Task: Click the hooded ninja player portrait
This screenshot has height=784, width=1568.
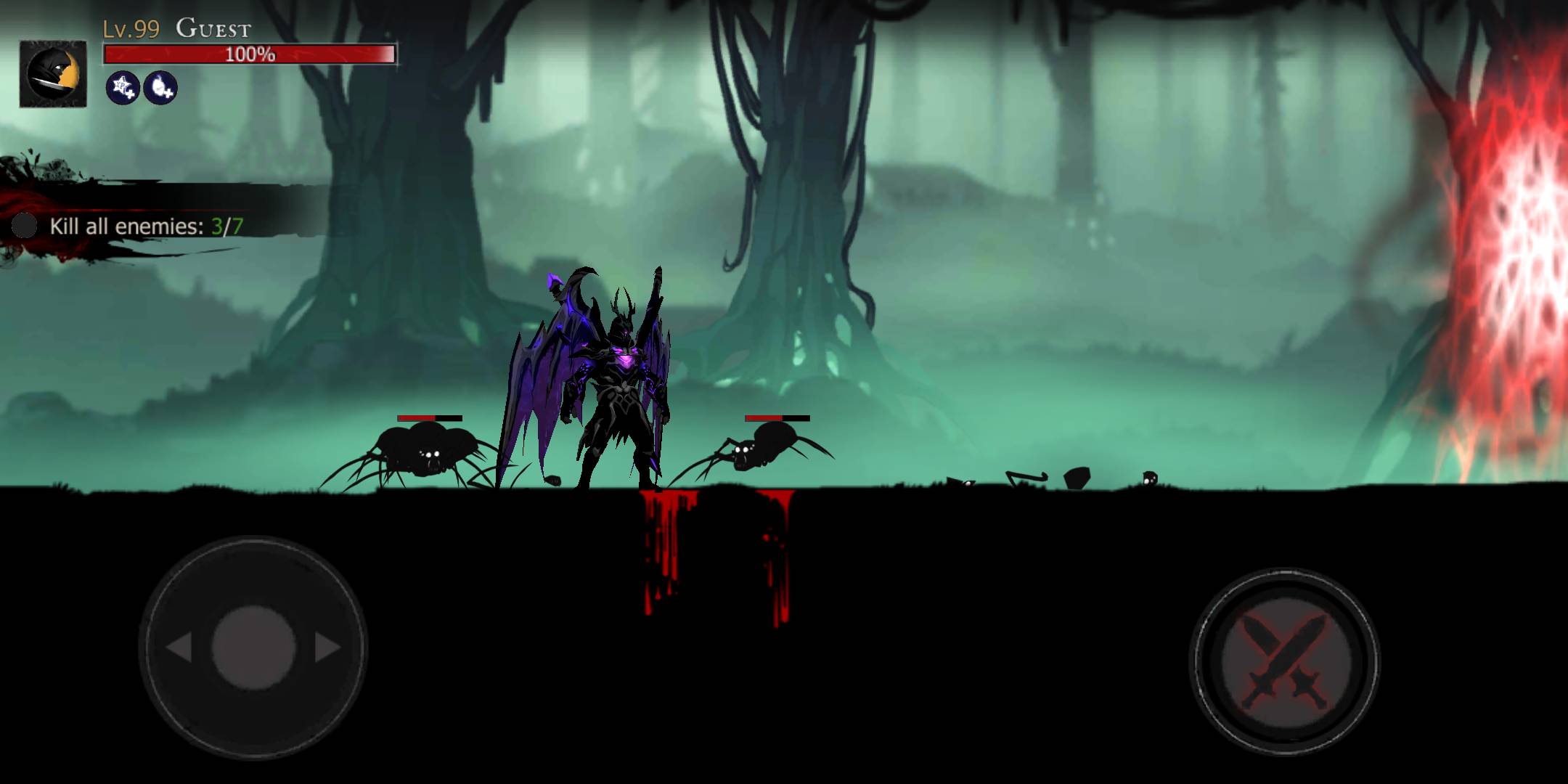Action: pos(53,74)
